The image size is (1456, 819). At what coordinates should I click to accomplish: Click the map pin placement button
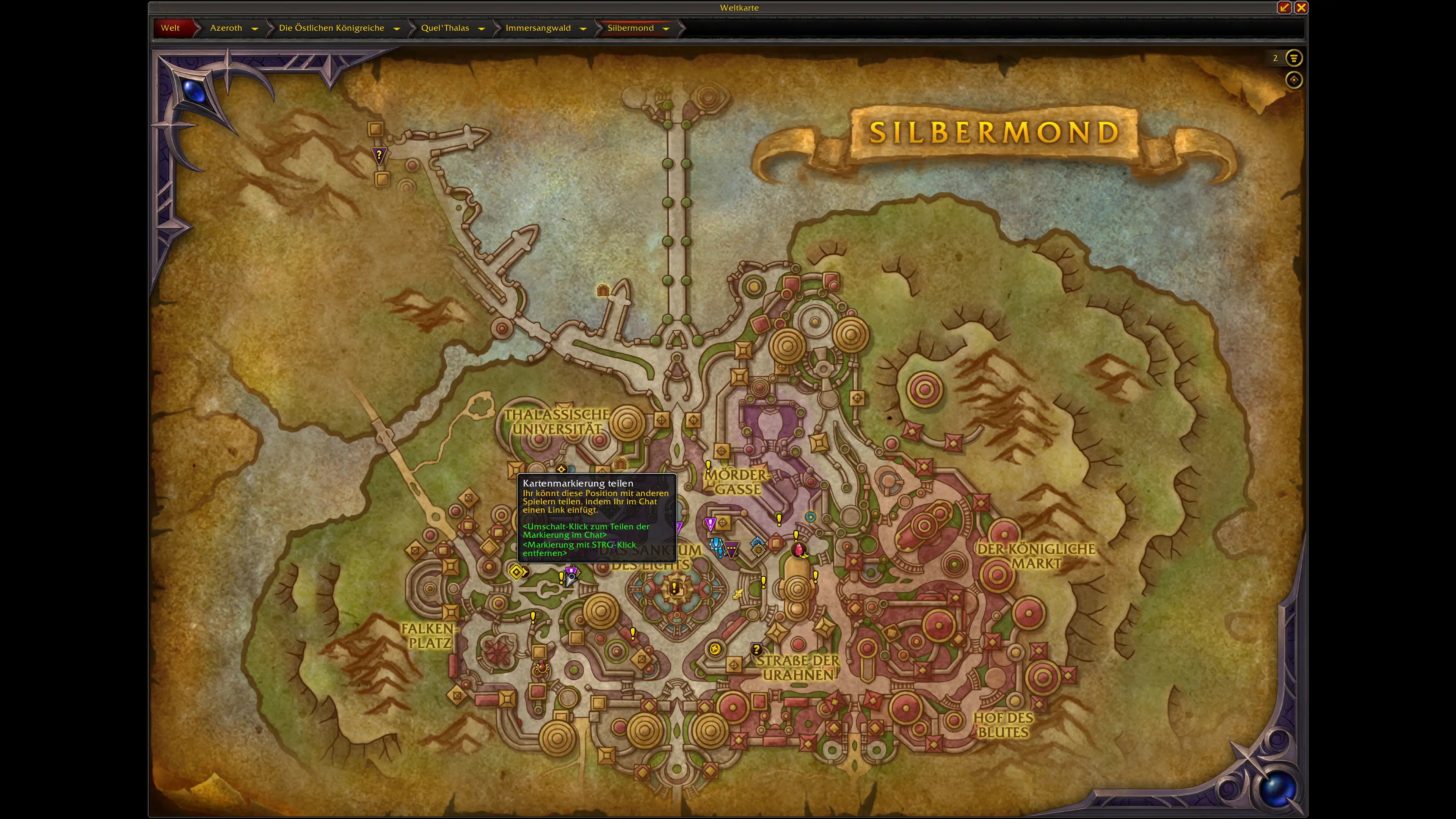pos(1294,80)
